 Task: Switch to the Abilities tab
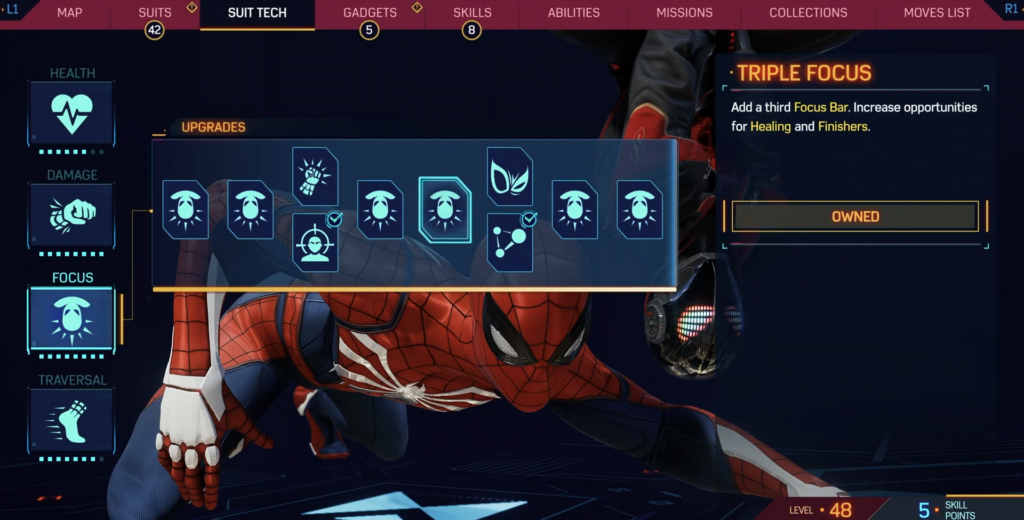574,13
